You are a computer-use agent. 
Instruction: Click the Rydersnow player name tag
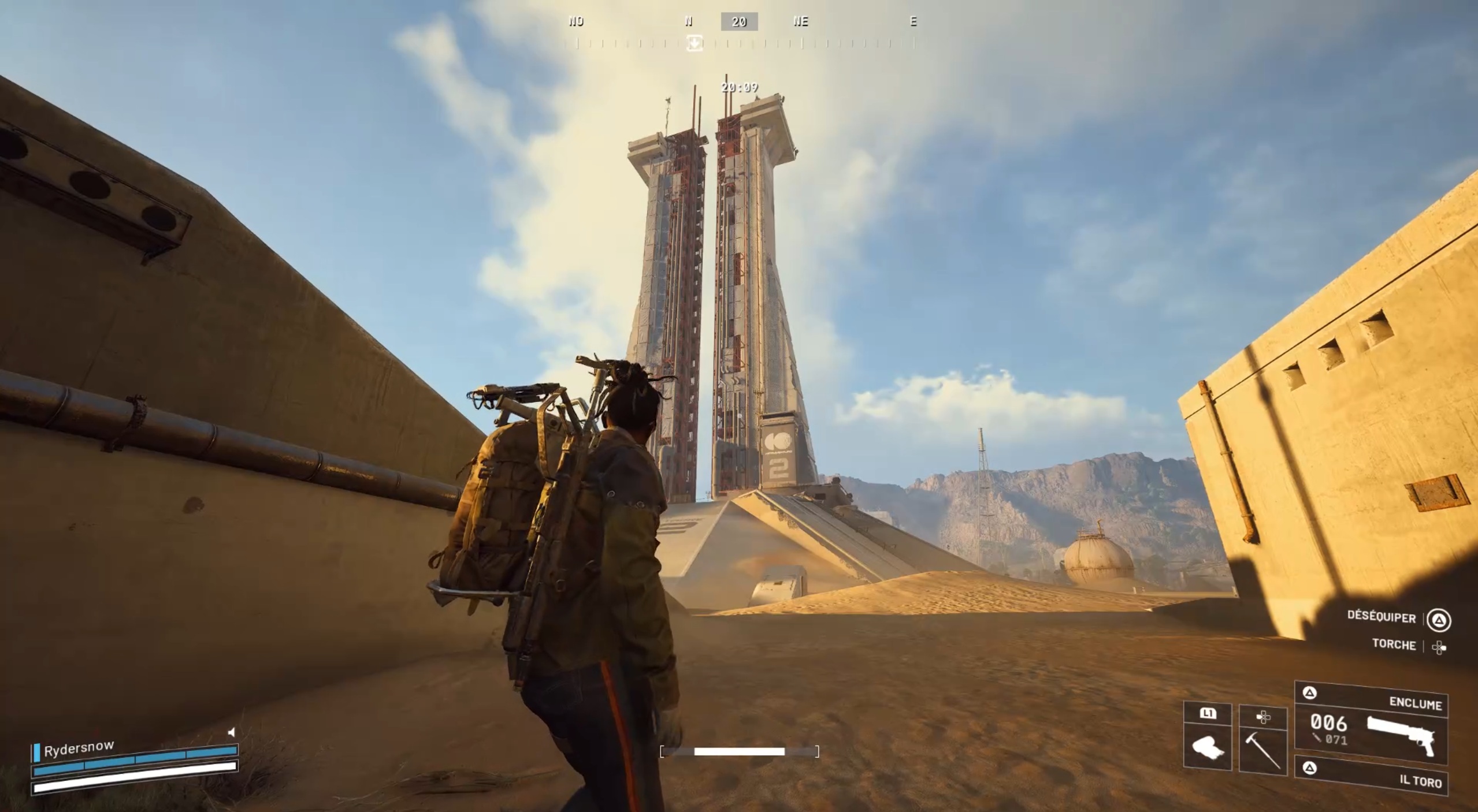click(79, 749)
